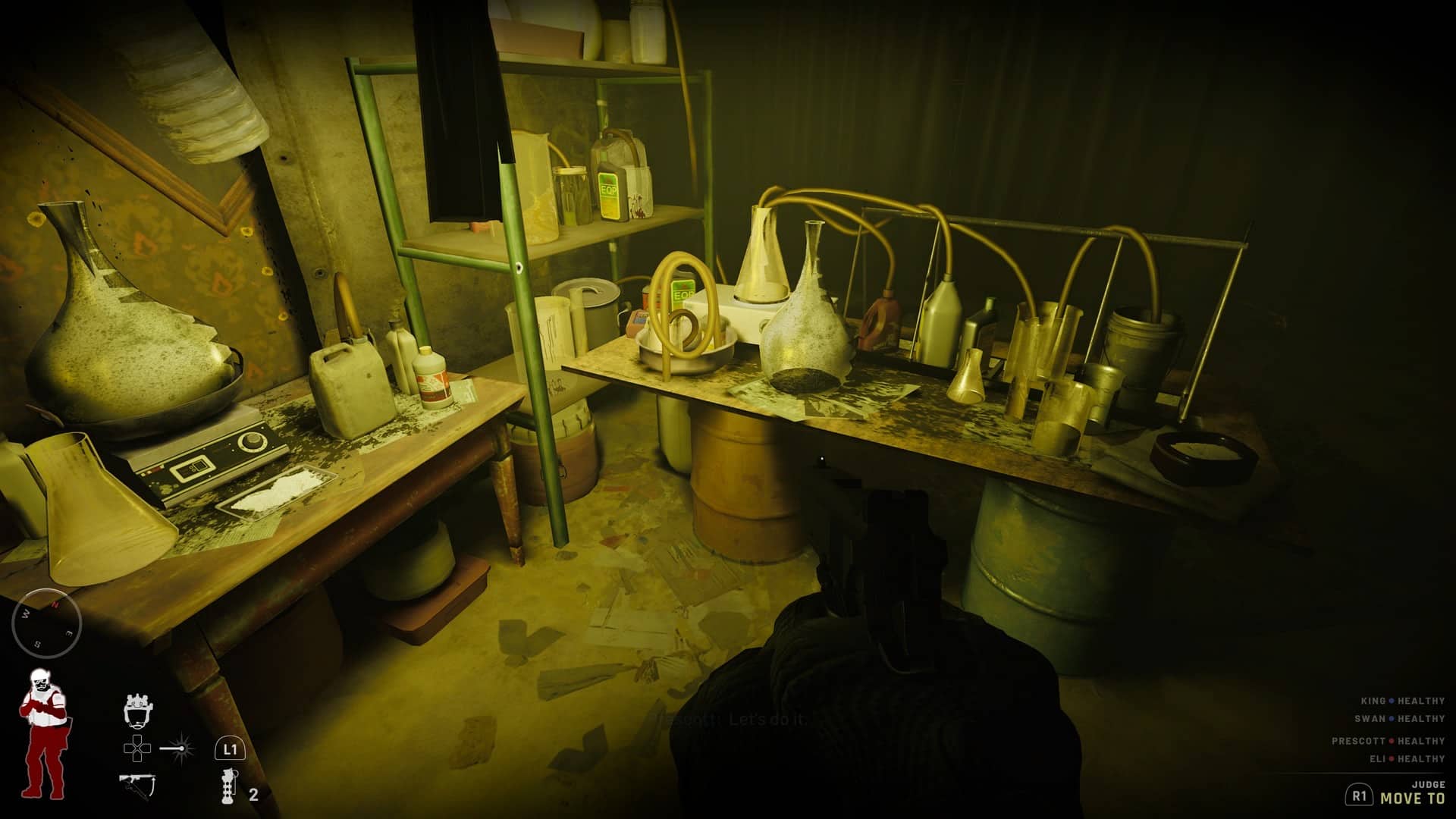Select the rifle weapon icon
This screenshot has width=1456, height=819.
(137, 786)
